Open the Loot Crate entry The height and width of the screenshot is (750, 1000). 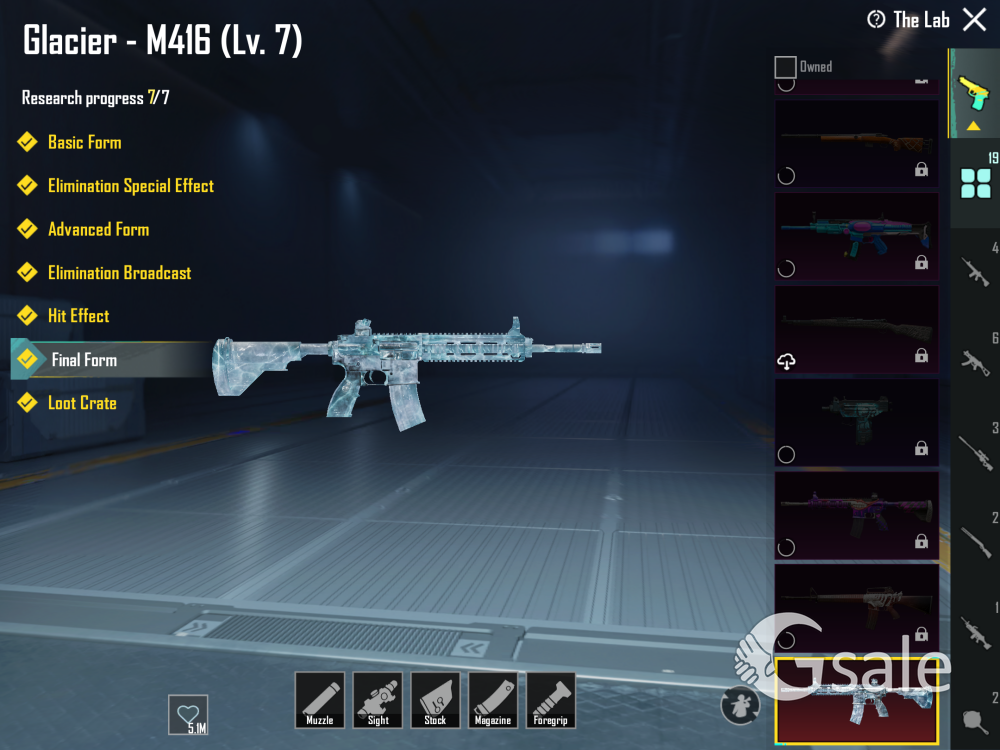pyautogui.click(x=82, y=403)
